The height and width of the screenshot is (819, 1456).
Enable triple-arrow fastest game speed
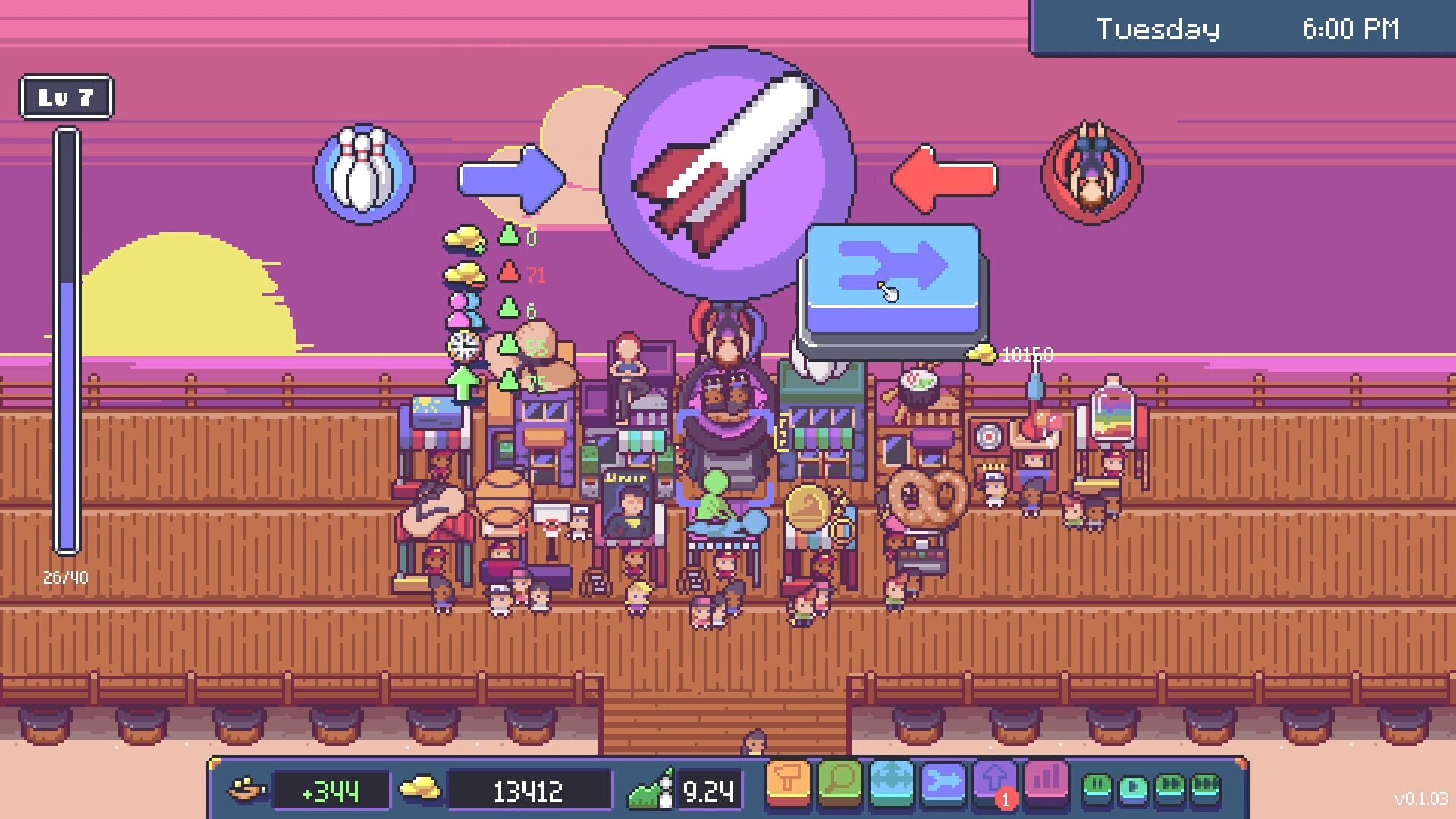(x=1204, y=785)
